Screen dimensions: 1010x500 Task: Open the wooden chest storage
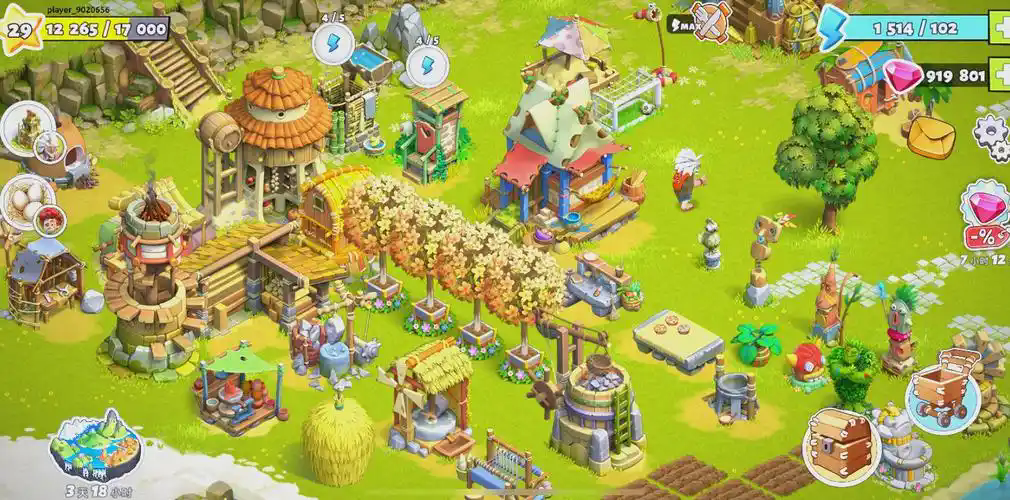point(841,442)
